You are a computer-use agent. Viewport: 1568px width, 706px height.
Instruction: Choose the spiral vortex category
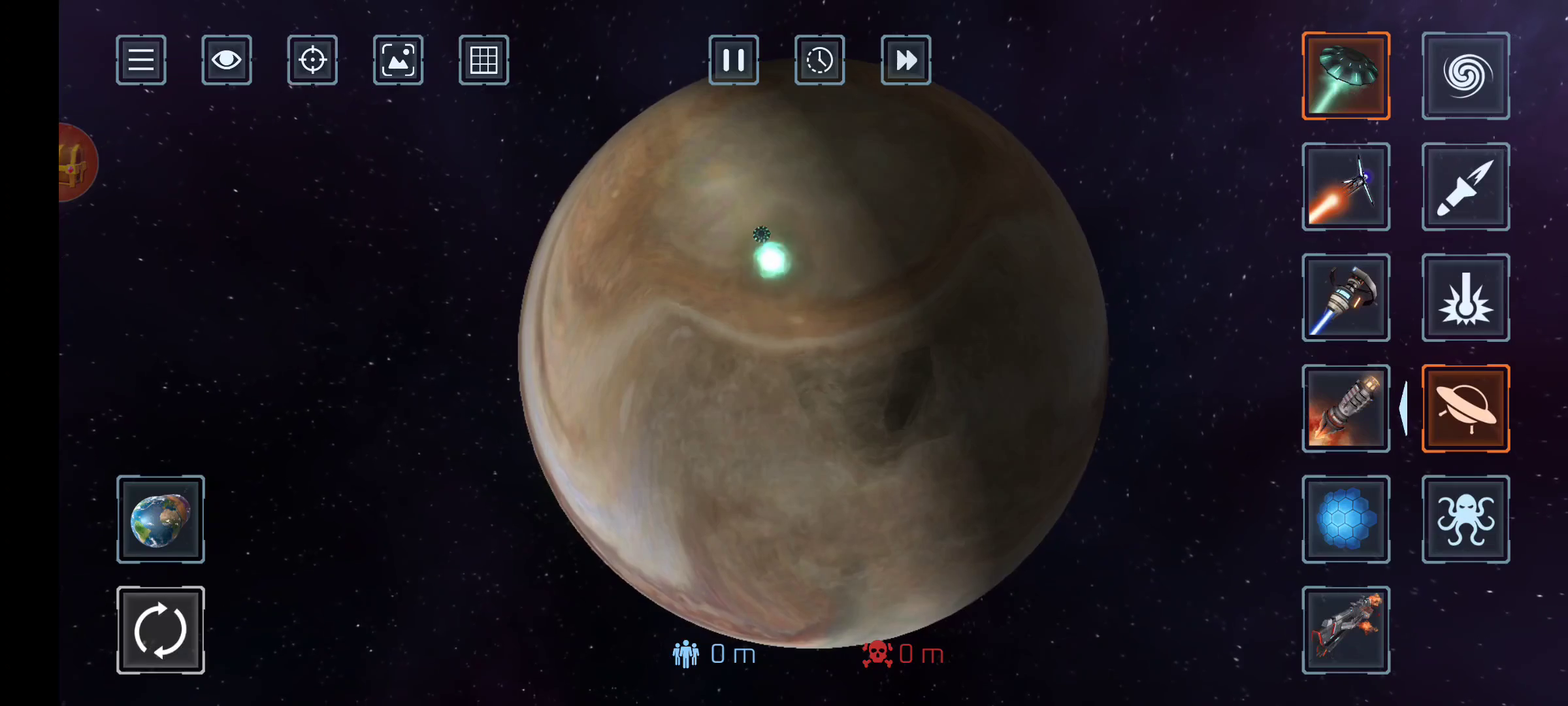pyautogui.click(x=1465, y=76)
